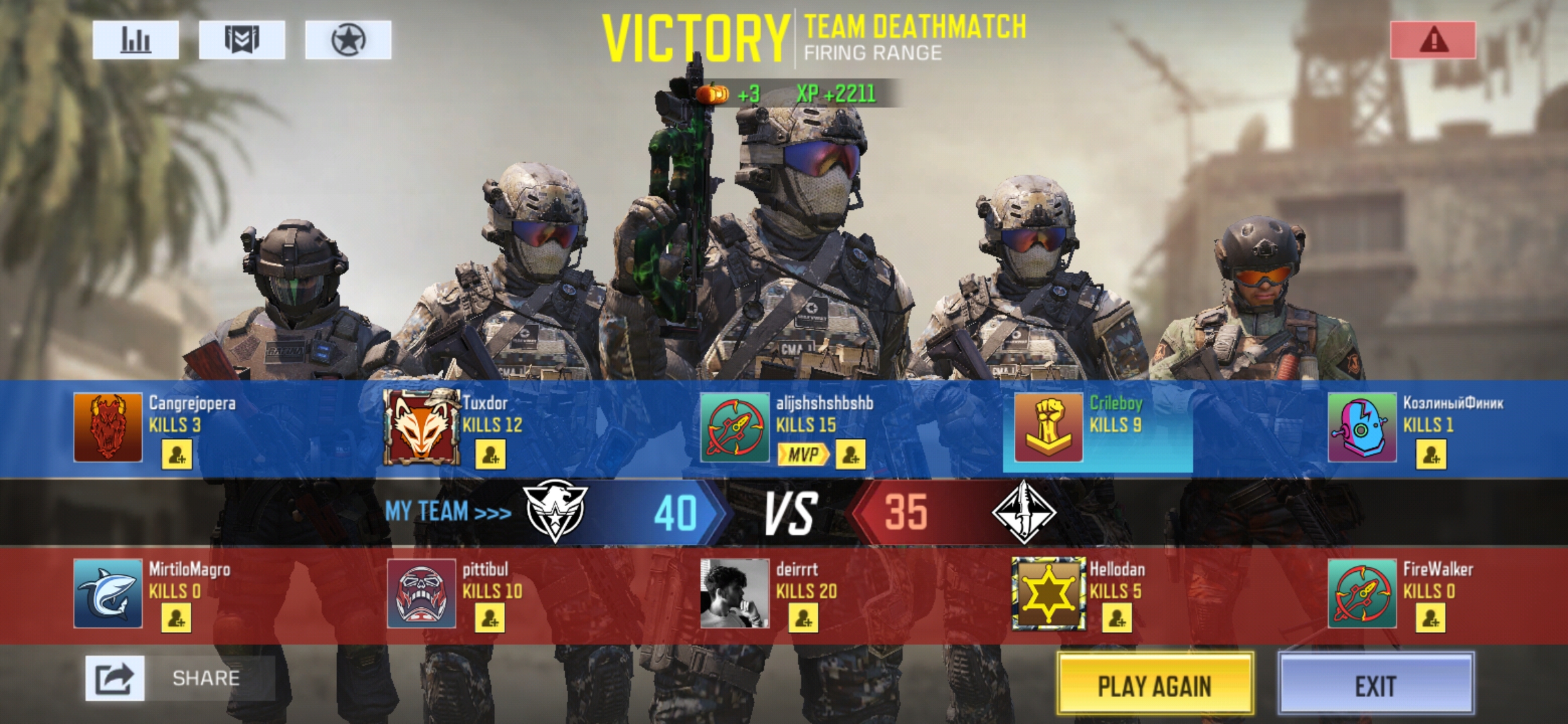Open the star medal tab

[348, 40]
